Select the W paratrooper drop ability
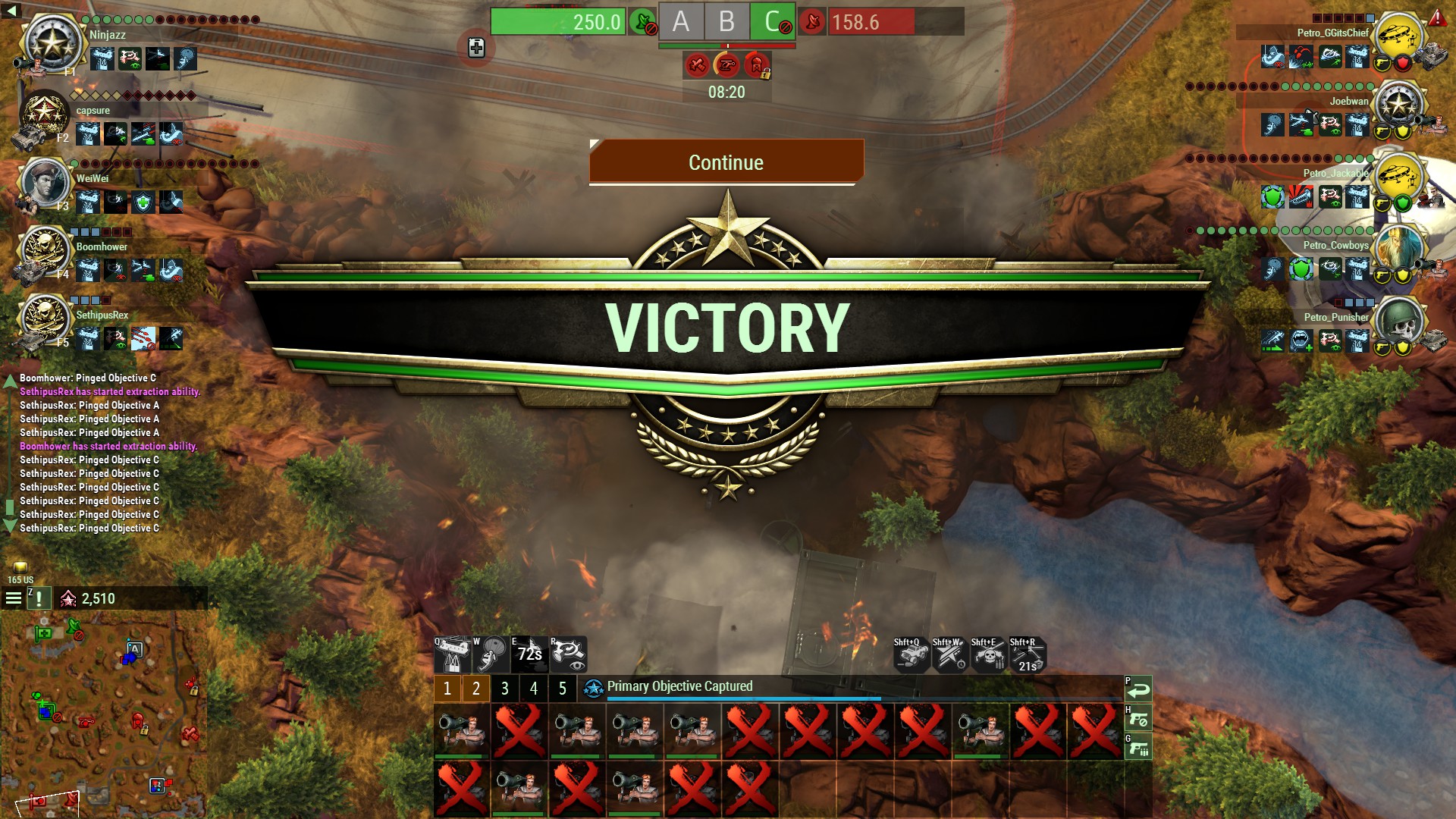The image size is (1456, 819). (x=491, y=654)
